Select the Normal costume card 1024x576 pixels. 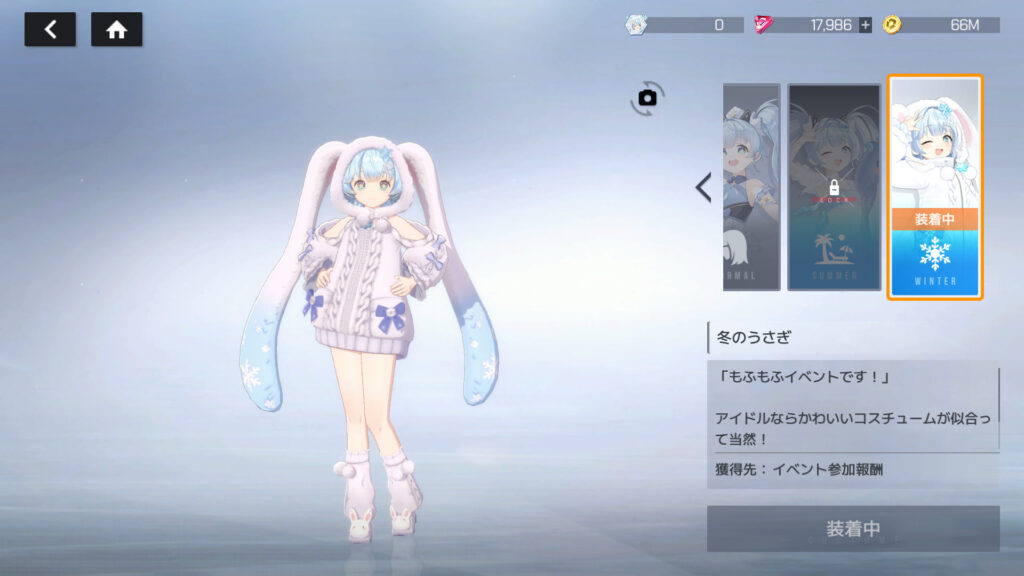[751, 187]
